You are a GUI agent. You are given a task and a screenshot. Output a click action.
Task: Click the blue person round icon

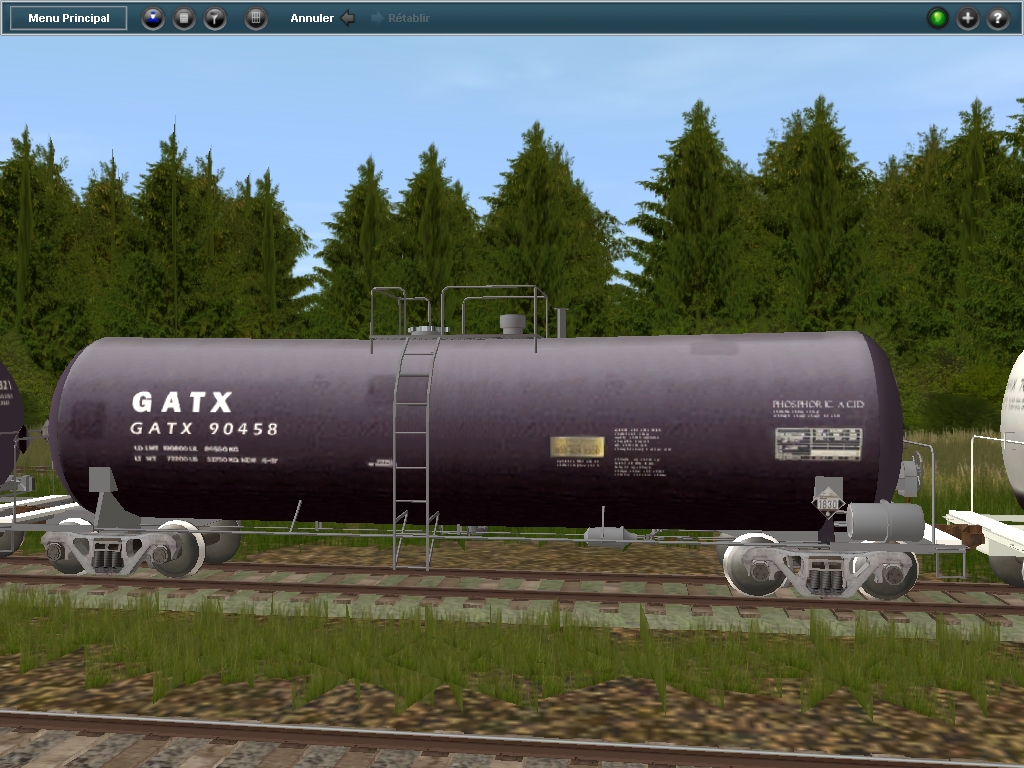152,18
